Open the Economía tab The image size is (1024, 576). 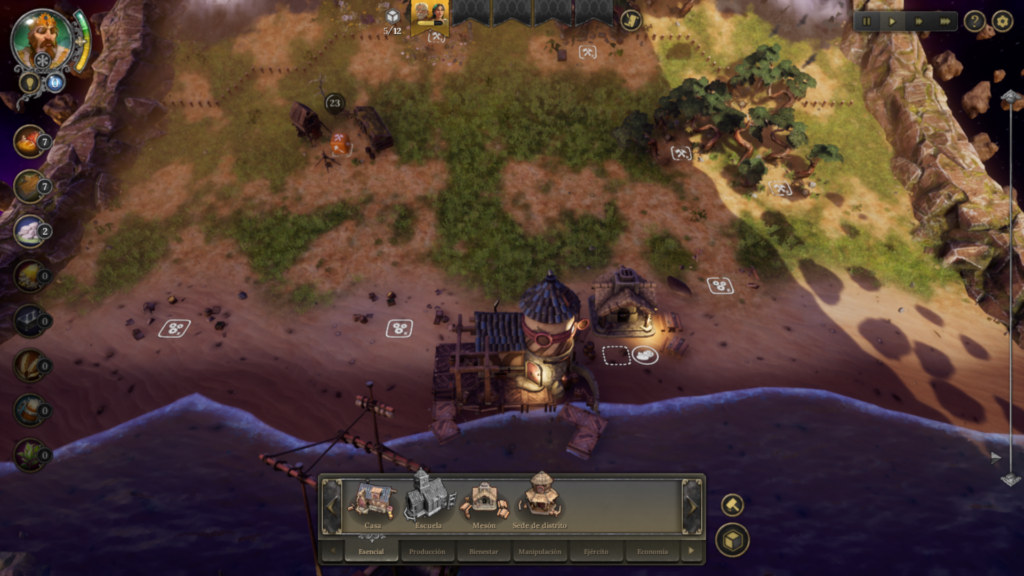point(652,551)
